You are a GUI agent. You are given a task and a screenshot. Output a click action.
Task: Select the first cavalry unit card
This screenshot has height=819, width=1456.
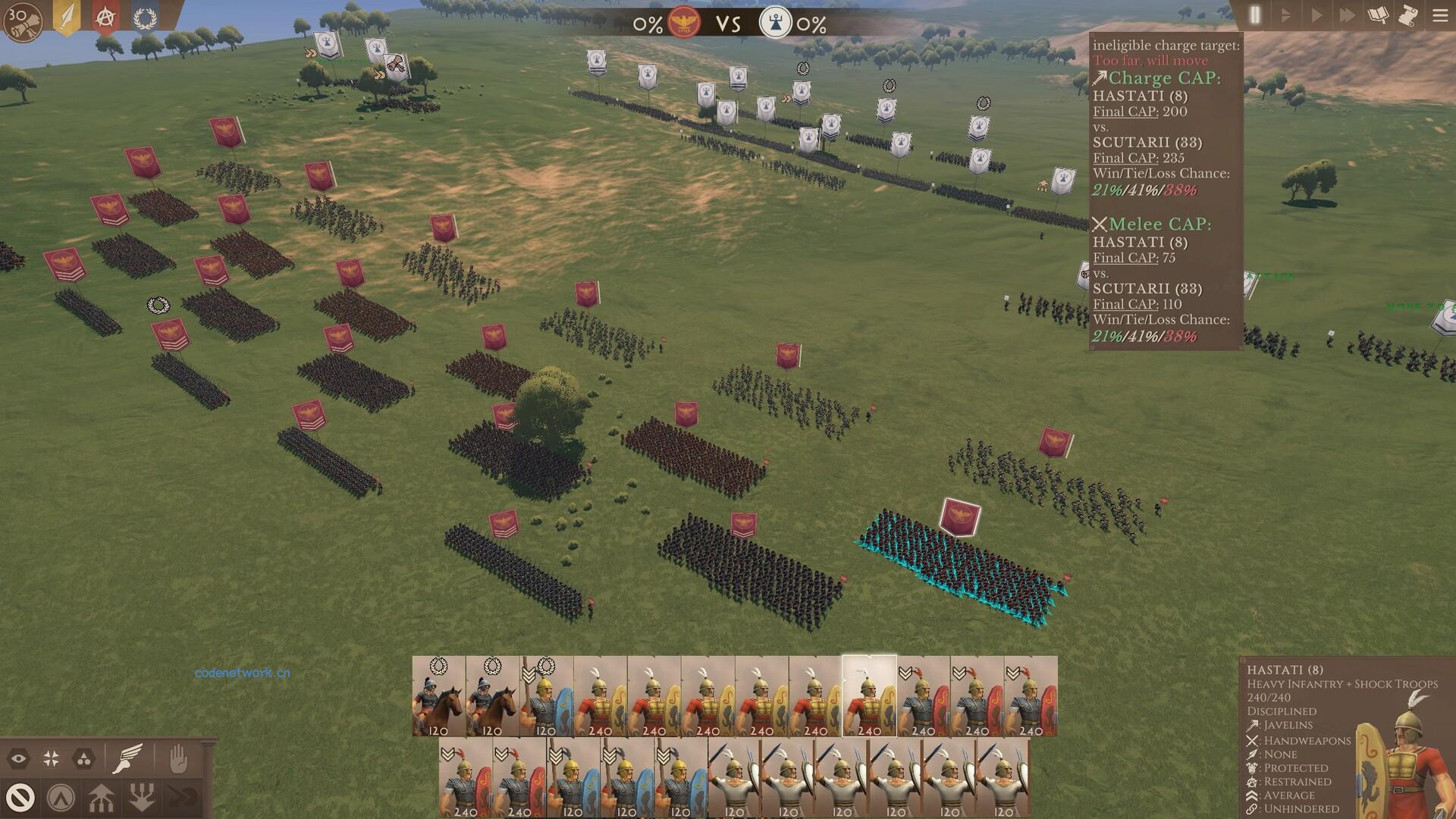pyautogui.click(x=438, y=696)
